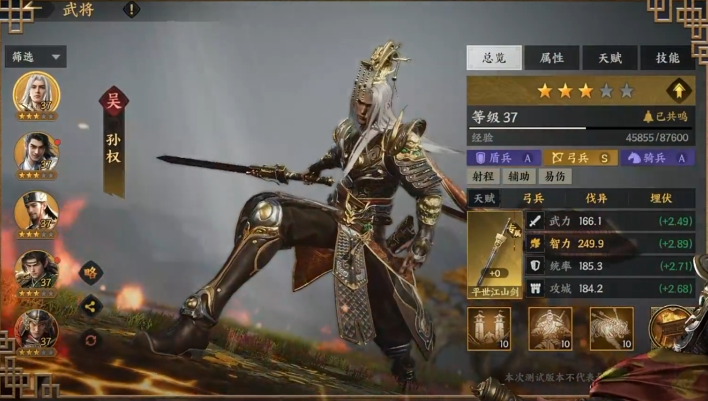Click the gold star-upgrade arrow button
Screen dimensions: 708x401
click(680, 90)
